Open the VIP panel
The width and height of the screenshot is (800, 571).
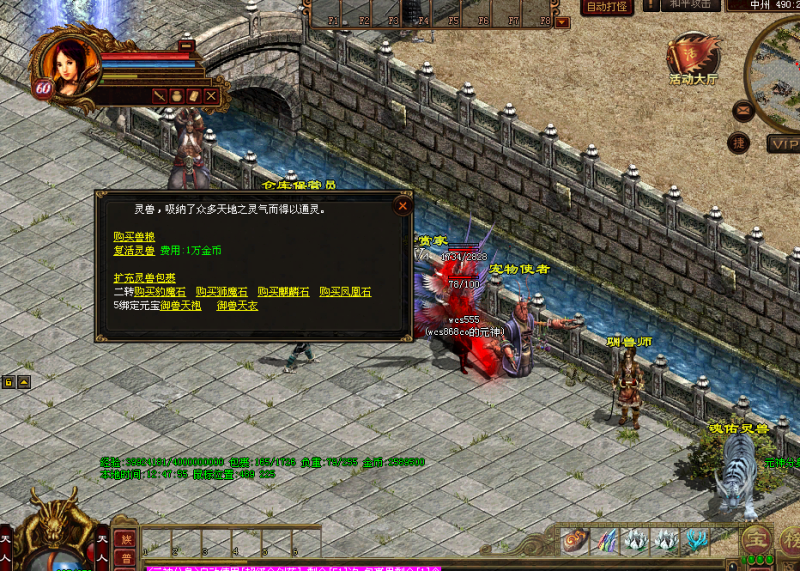point(783,143)
